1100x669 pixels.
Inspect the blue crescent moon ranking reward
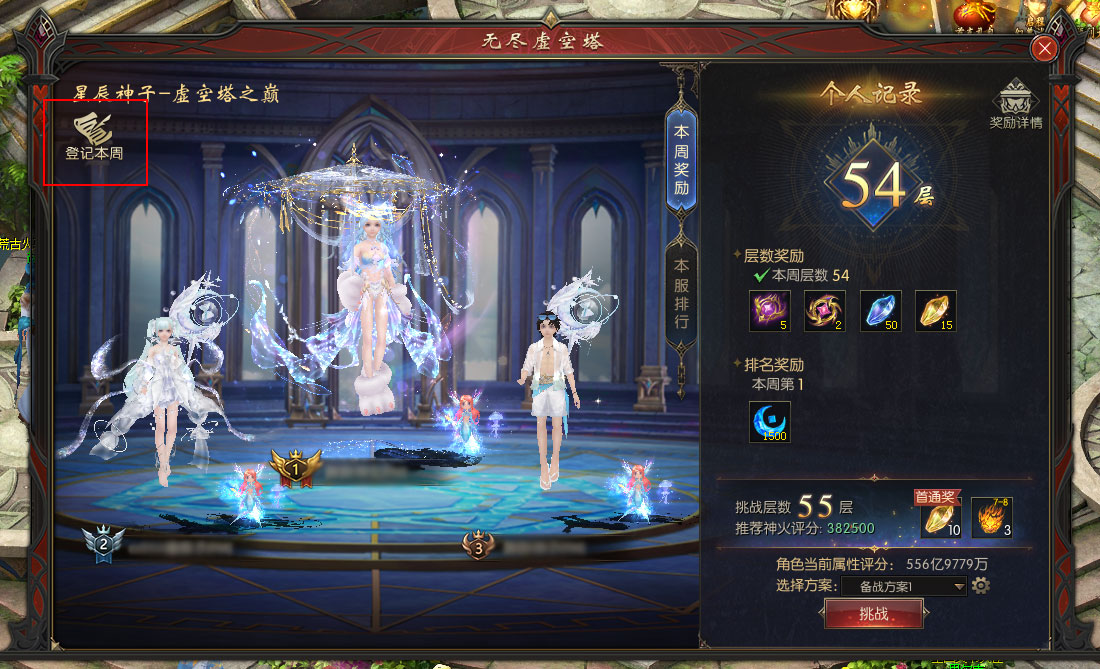click(x=770, y=421)
